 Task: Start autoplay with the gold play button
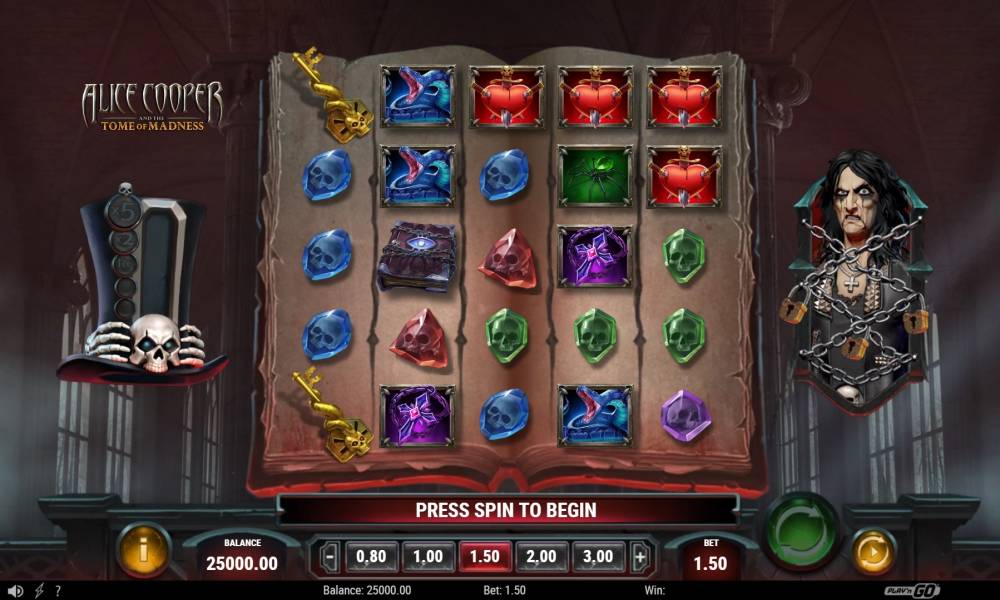(x=873, y=551)
